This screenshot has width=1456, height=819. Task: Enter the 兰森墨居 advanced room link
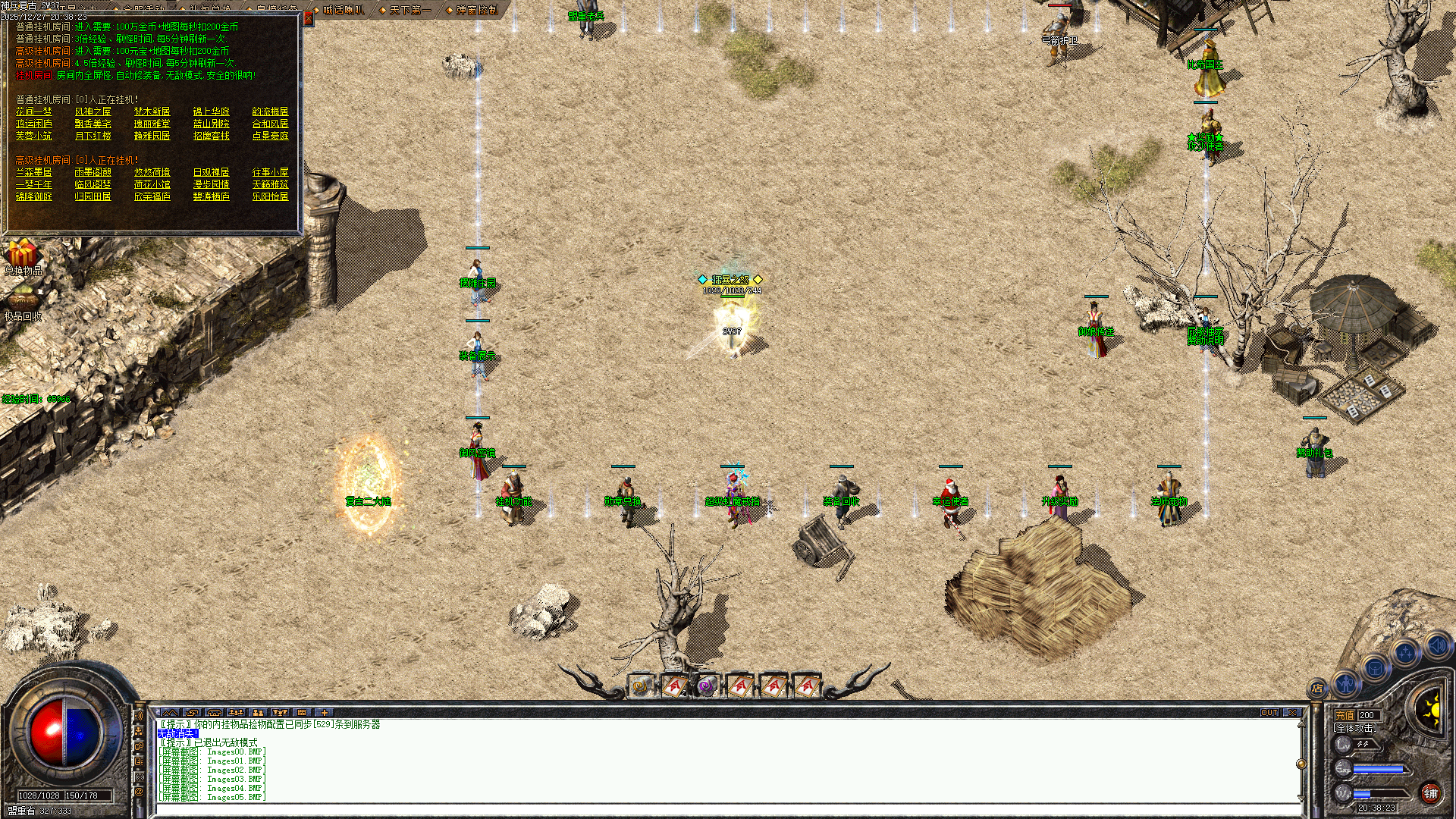tap(34, 173)
